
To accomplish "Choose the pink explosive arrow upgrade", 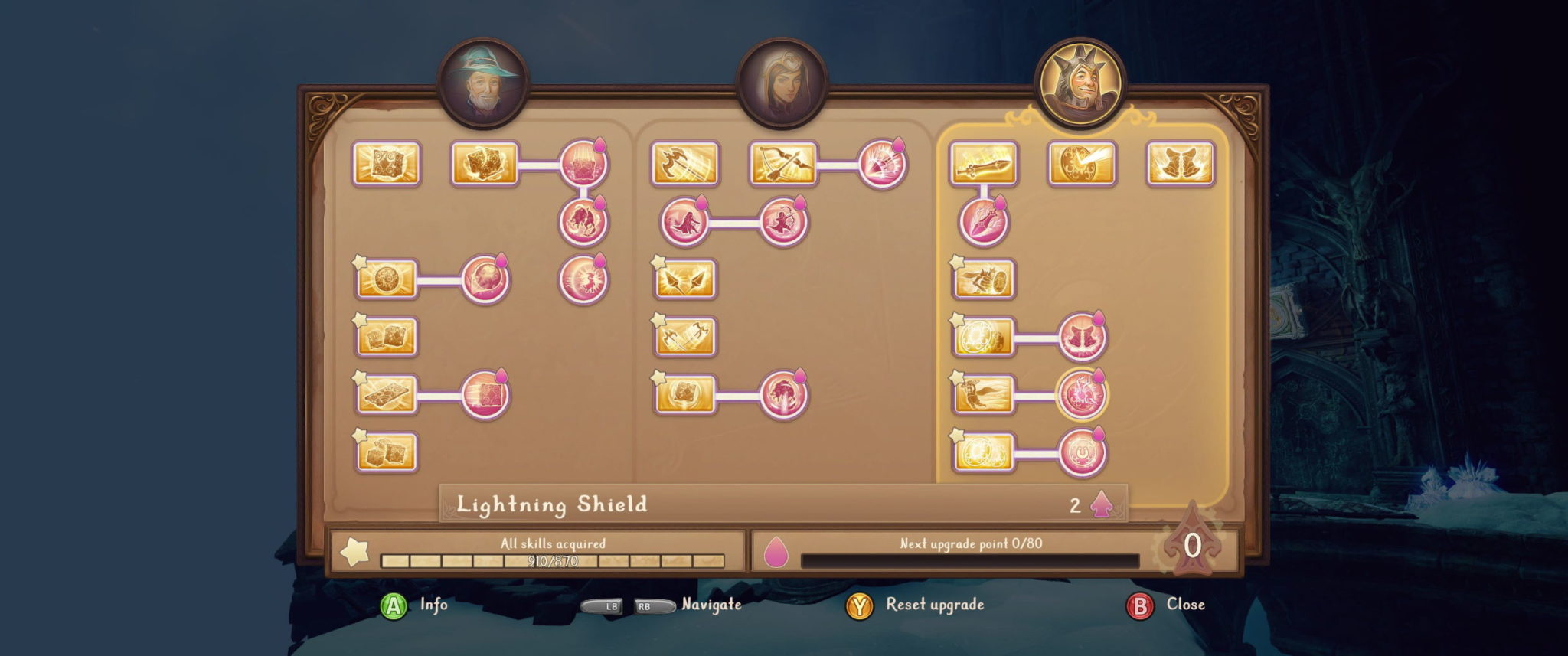I will coord(882,163).
